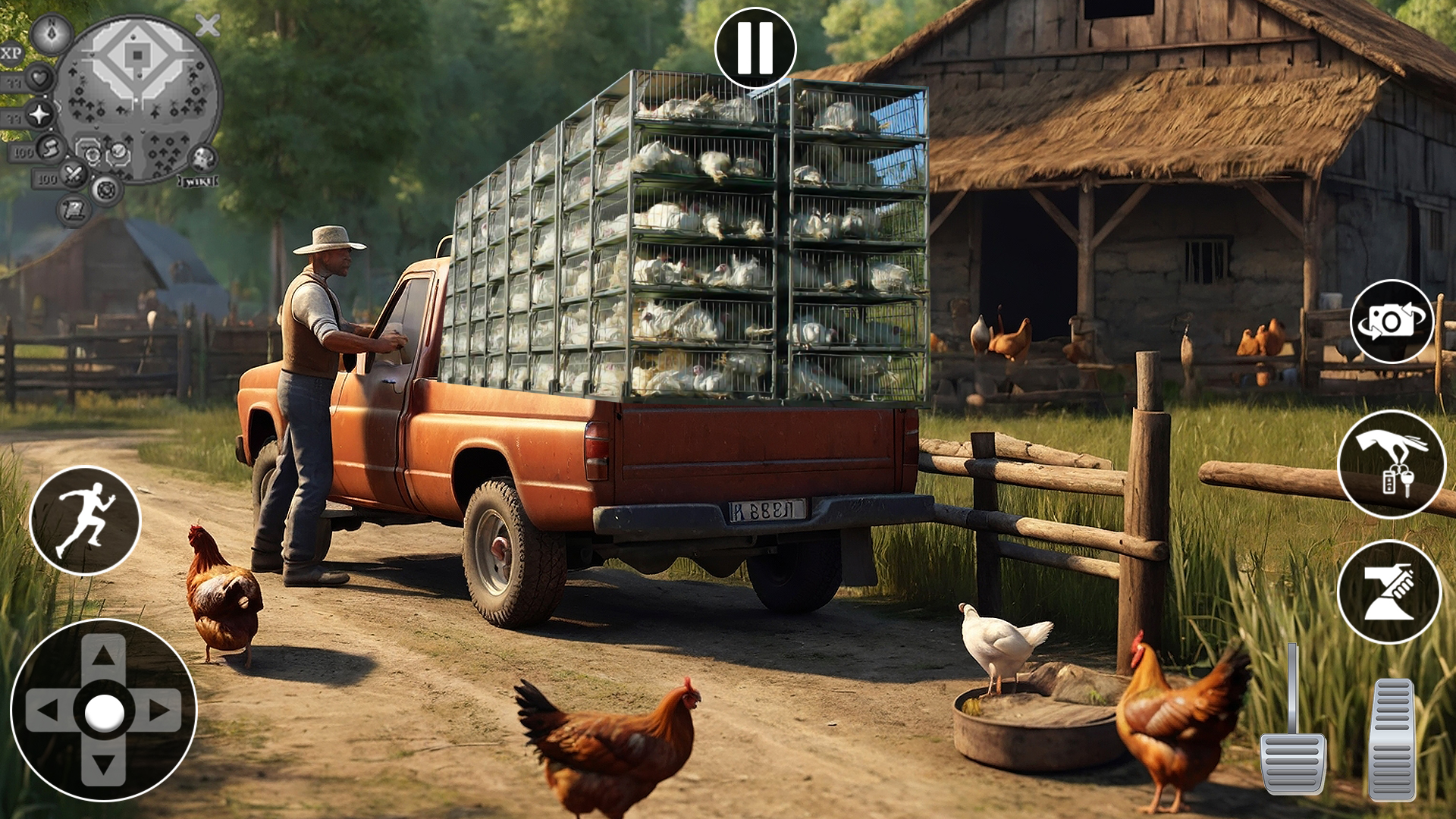Tap the D-pad up arrow
The height and width of the screenshot is (819, 1456).
coord(103,655)
